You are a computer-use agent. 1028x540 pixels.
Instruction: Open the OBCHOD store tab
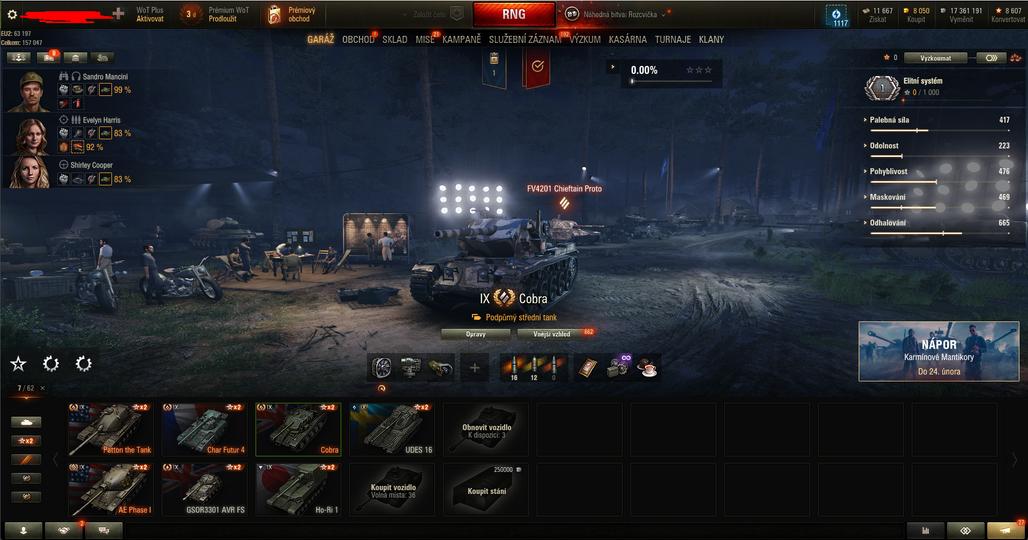(358, 40)
